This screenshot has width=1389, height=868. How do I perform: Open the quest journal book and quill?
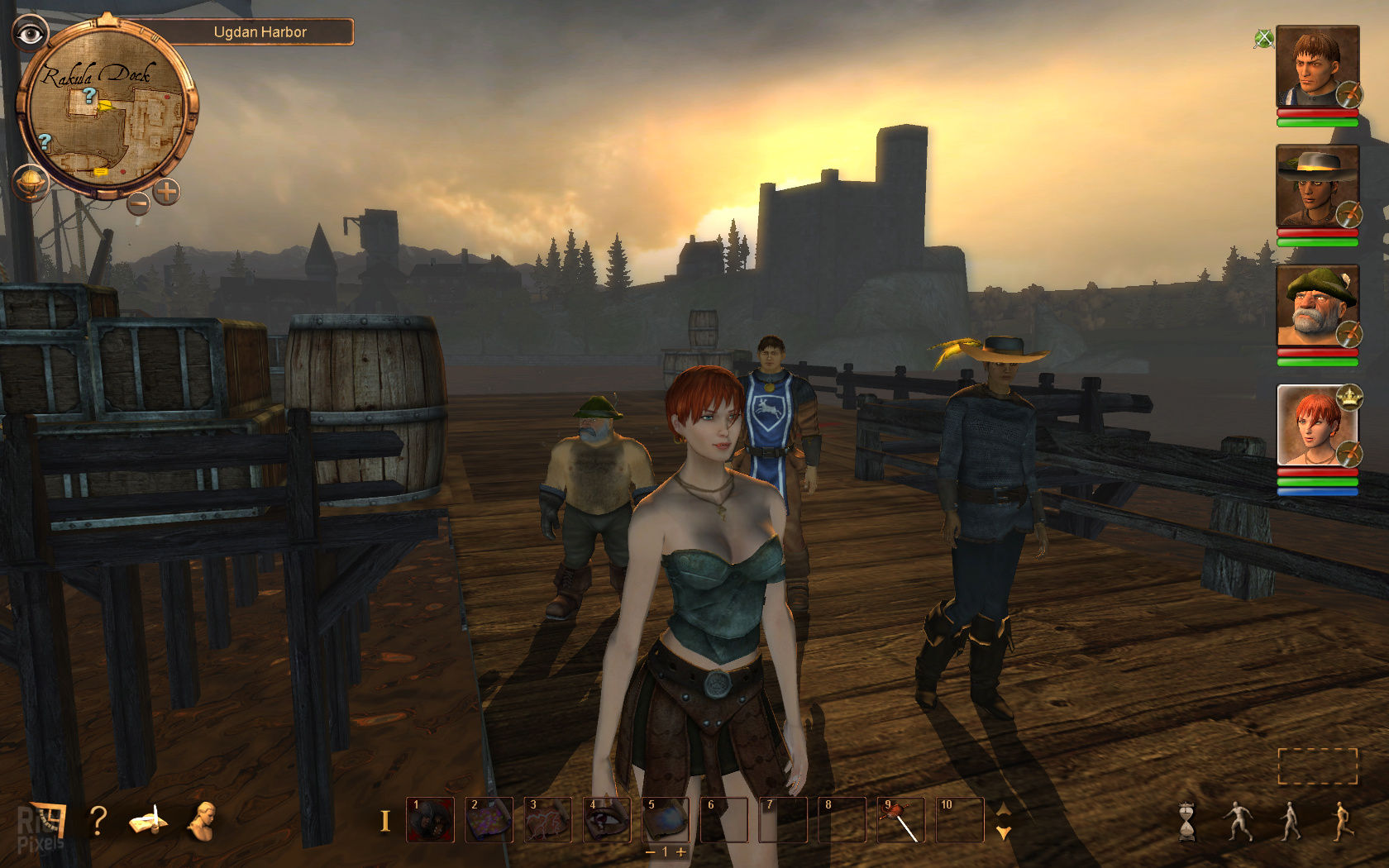(x=148, y=821)
